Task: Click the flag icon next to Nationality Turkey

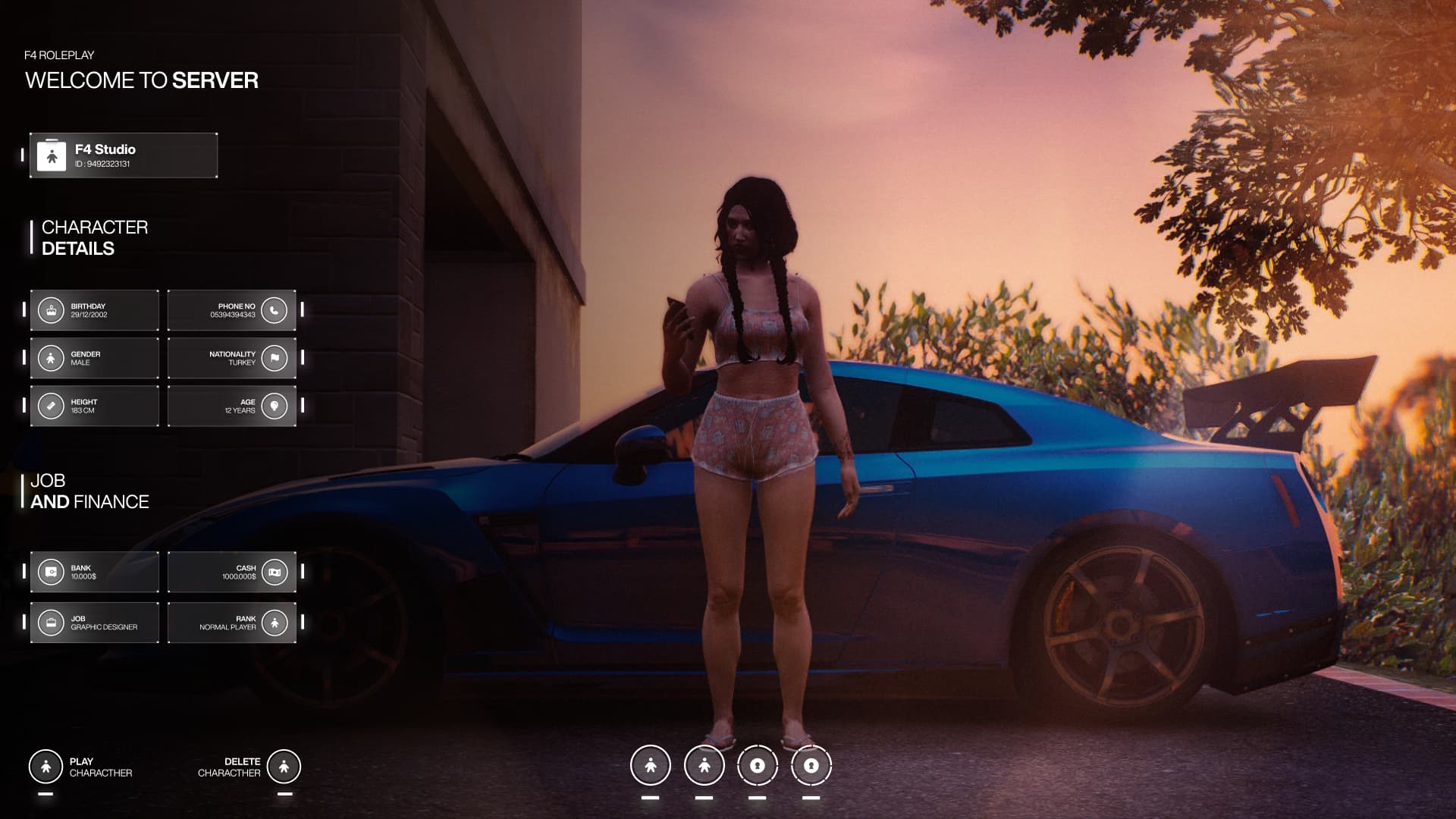Action: (x=273, y=358)
